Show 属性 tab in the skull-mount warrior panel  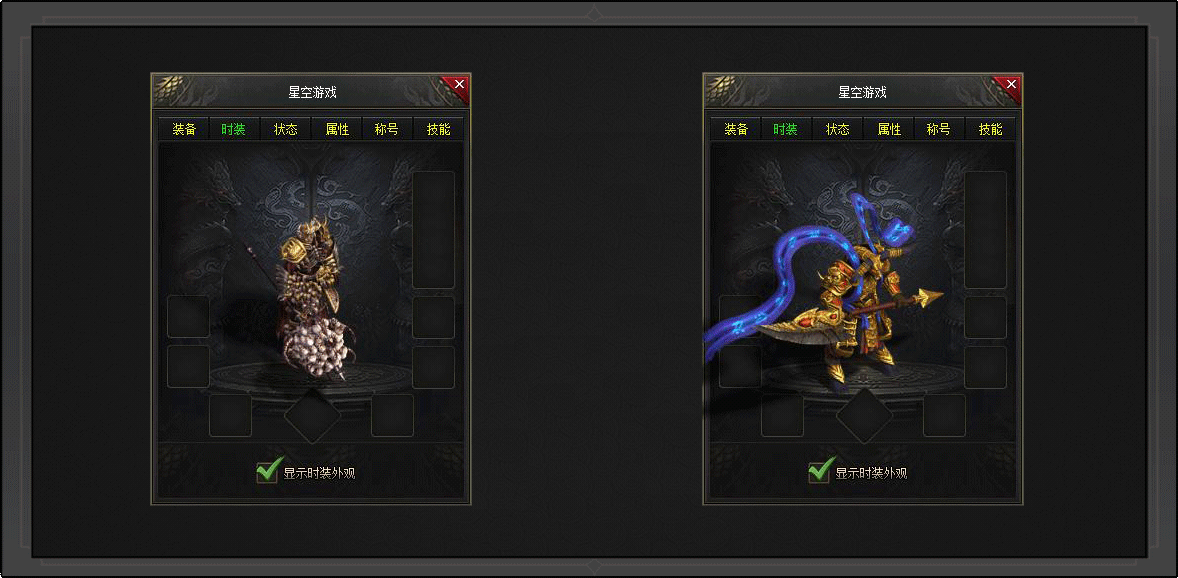337,130
